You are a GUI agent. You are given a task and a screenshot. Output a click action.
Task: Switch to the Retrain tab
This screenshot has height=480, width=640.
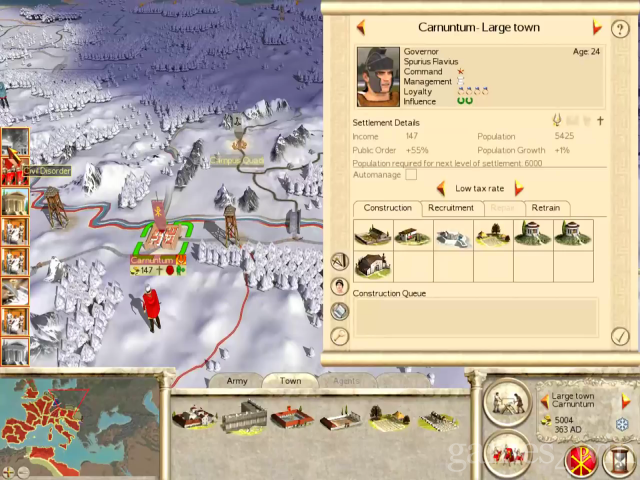[x=545, y=208]
